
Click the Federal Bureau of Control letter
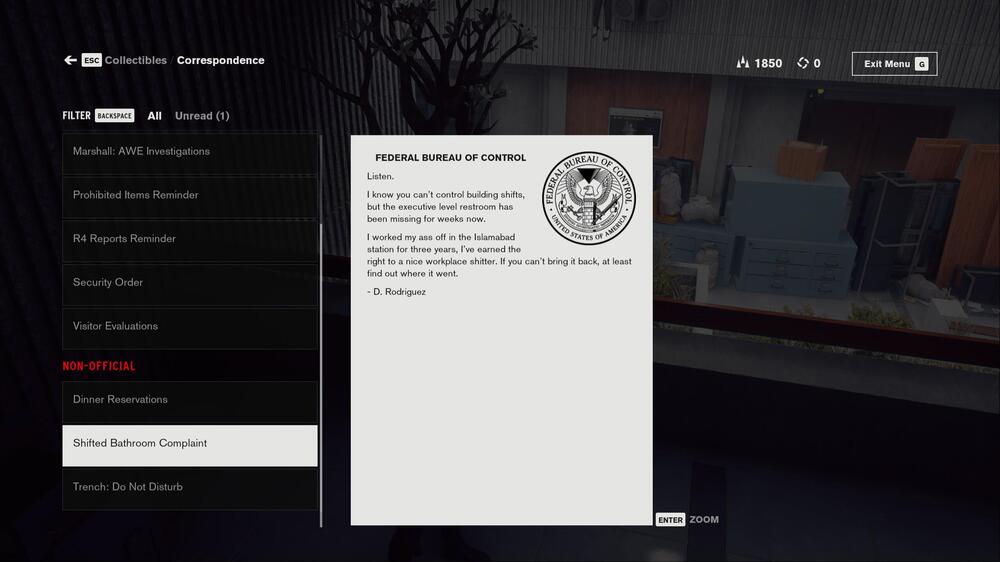click(501, 330)
